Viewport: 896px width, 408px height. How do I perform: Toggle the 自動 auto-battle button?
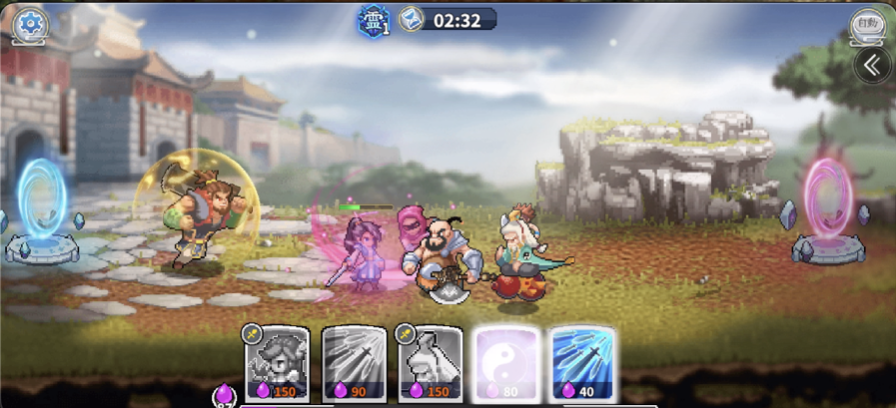pos(866,24)
